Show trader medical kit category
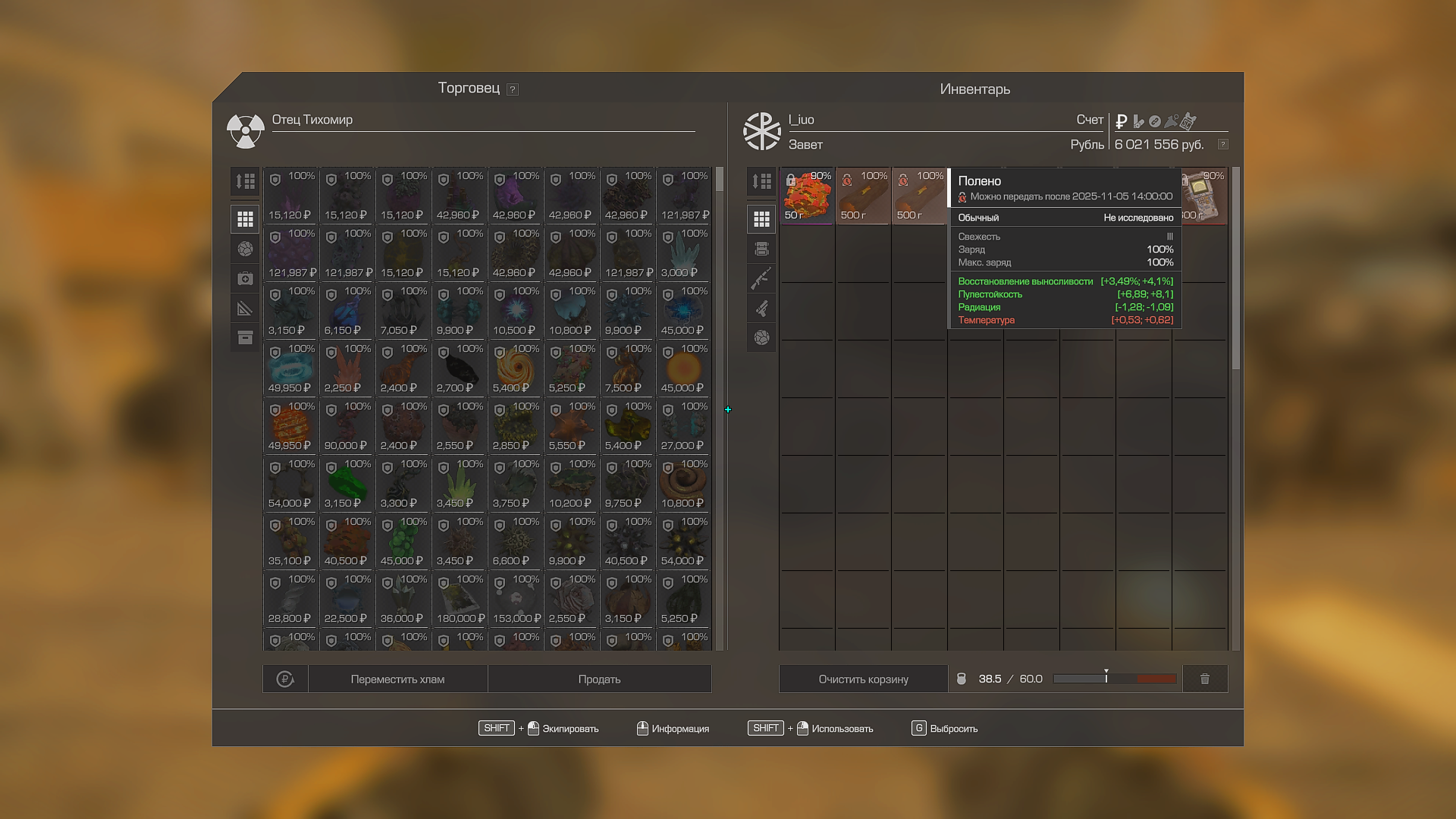 click(245, 278)
